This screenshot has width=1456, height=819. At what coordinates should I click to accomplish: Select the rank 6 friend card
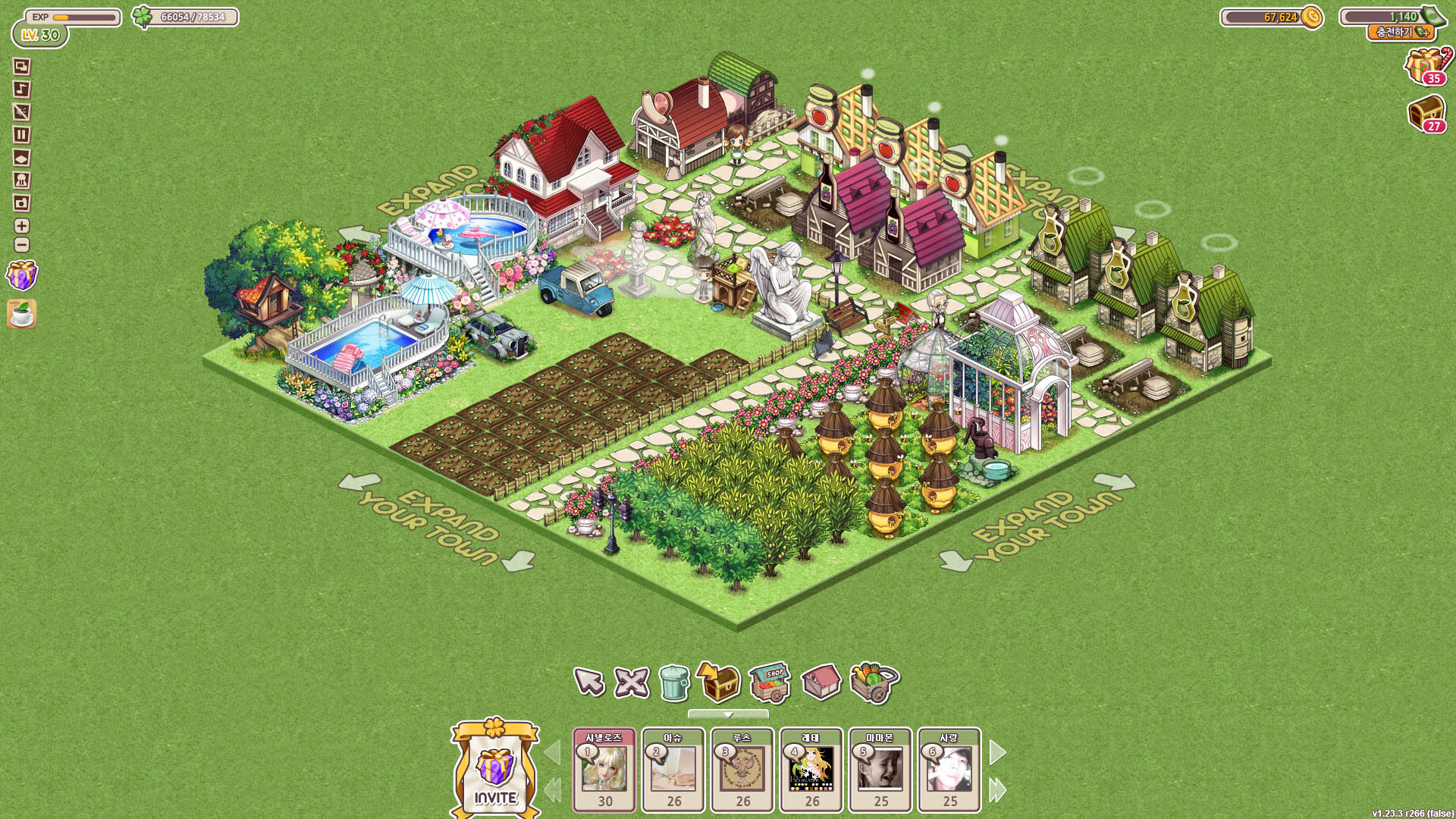tap(949, 770)
